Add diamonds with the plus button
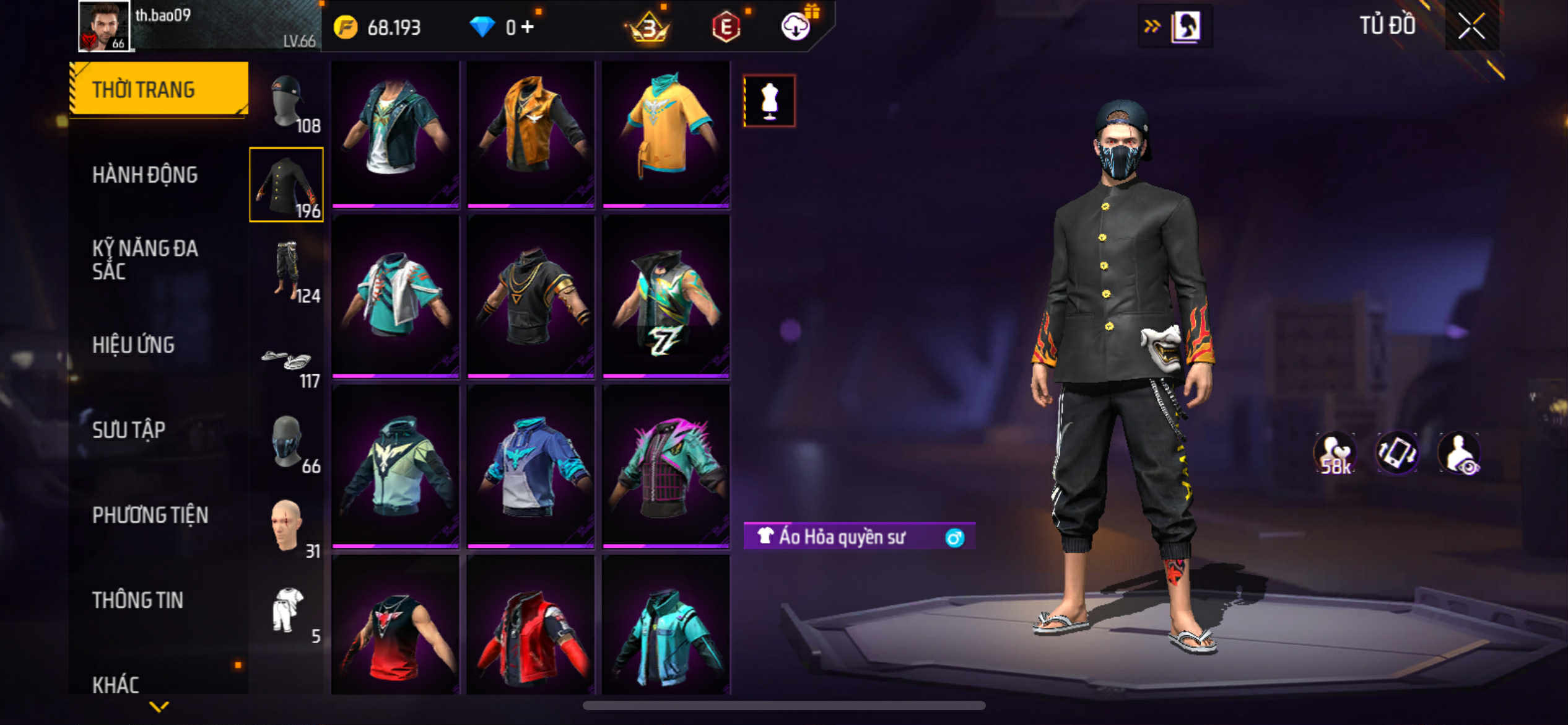This screenshot has height=725, width=1568. (528, 27)
